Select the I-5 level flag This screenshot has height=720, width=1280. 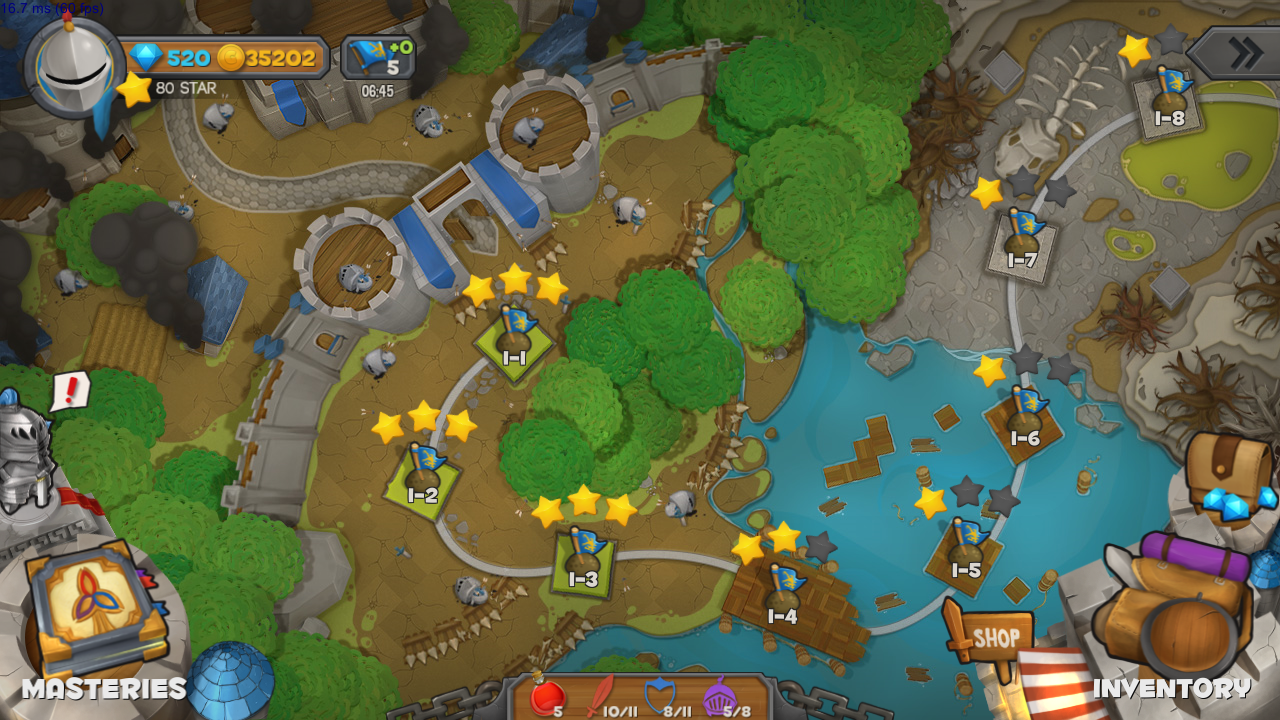(966, 553)
